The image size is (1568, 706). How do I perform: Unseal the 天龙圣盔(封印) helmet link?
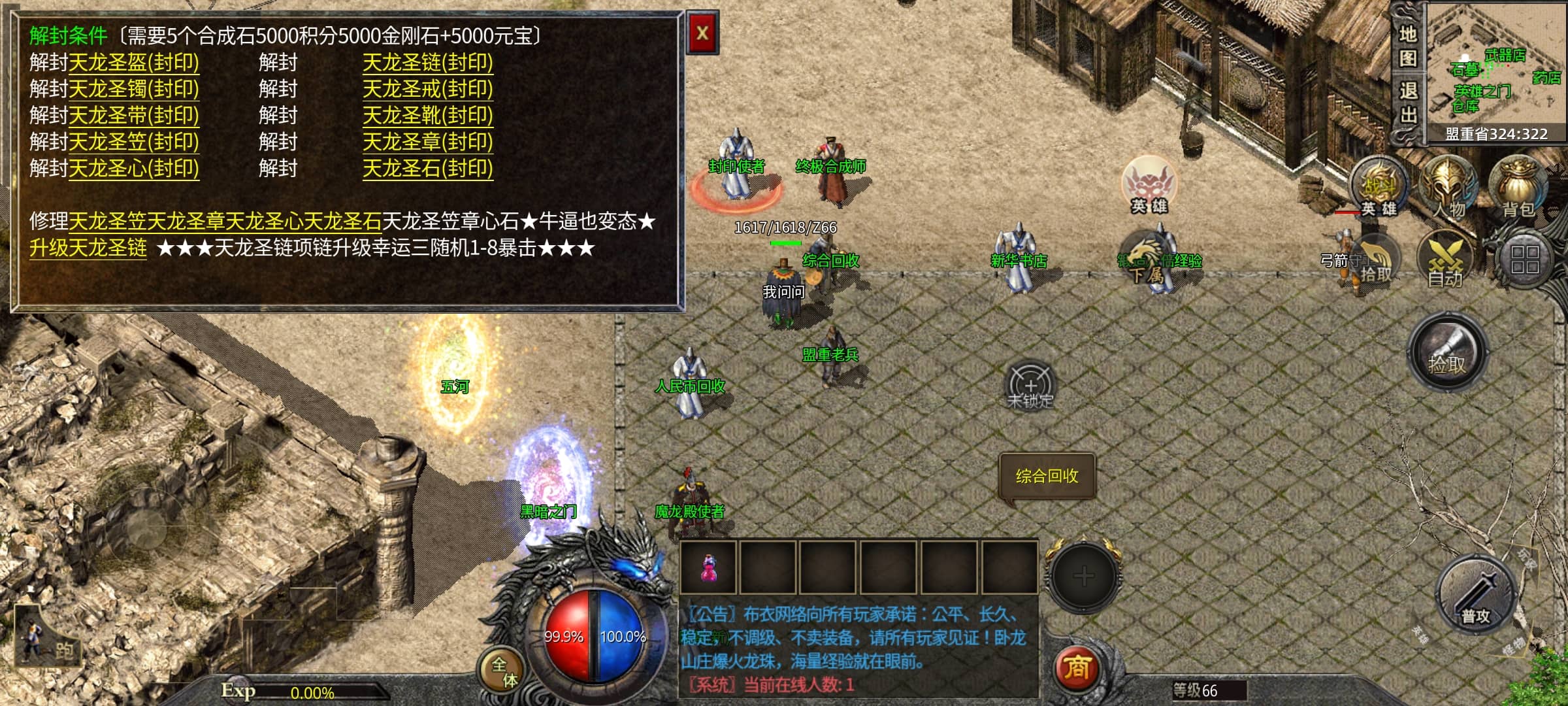[x=133, y=63]
